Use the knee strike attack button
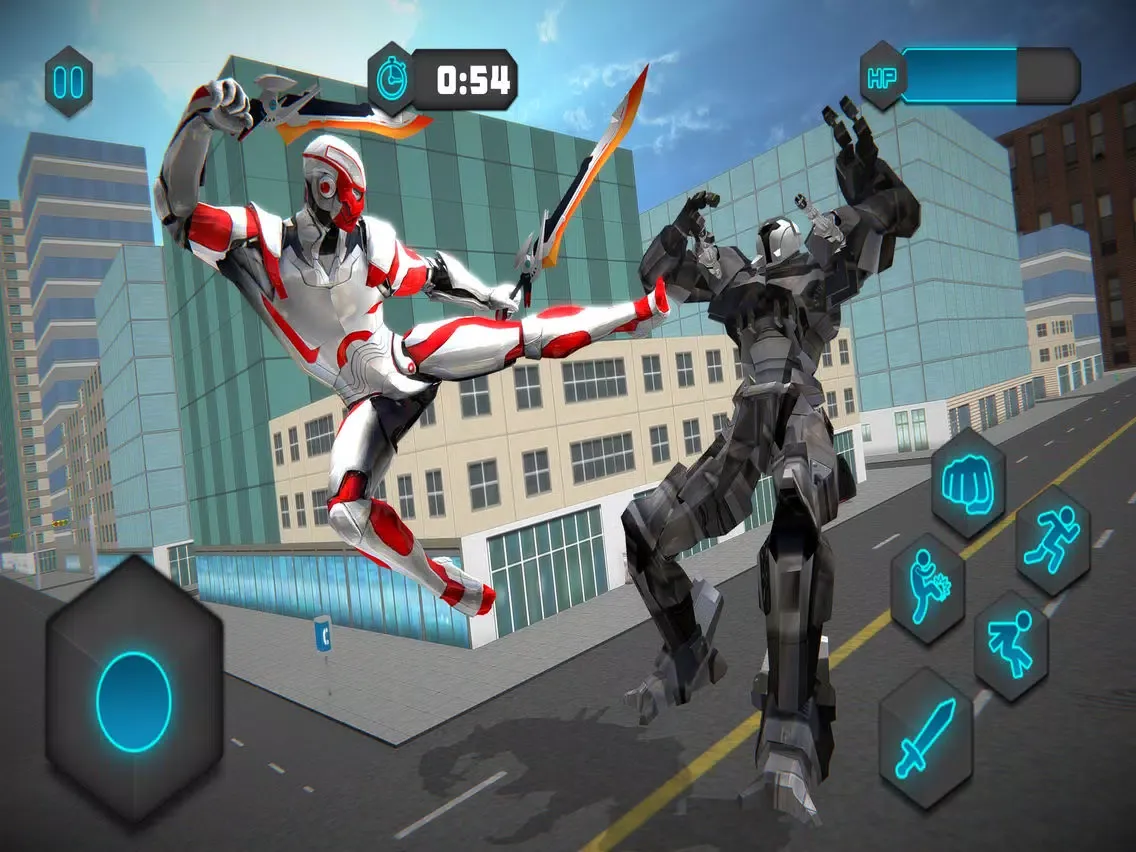This screenshot has width=1136, height=852. pyautogui.click(x=927, y=588)
